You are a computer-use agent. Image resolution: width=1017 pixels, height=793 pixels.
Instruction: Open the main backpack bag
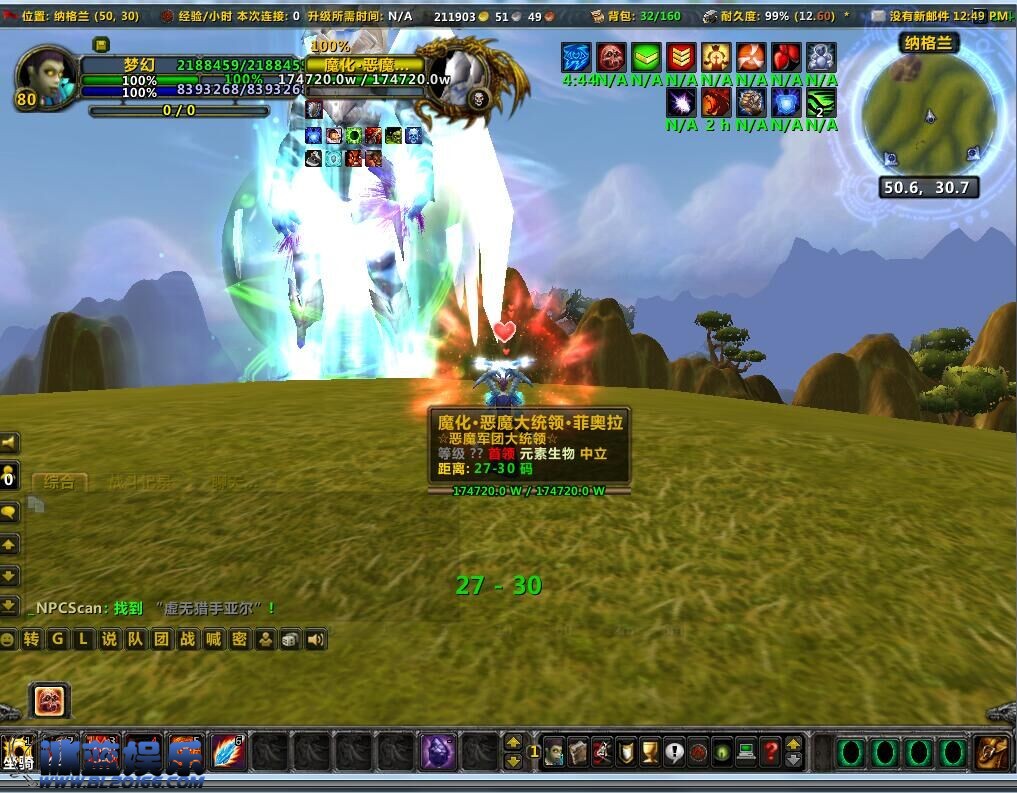coord(992,752)
